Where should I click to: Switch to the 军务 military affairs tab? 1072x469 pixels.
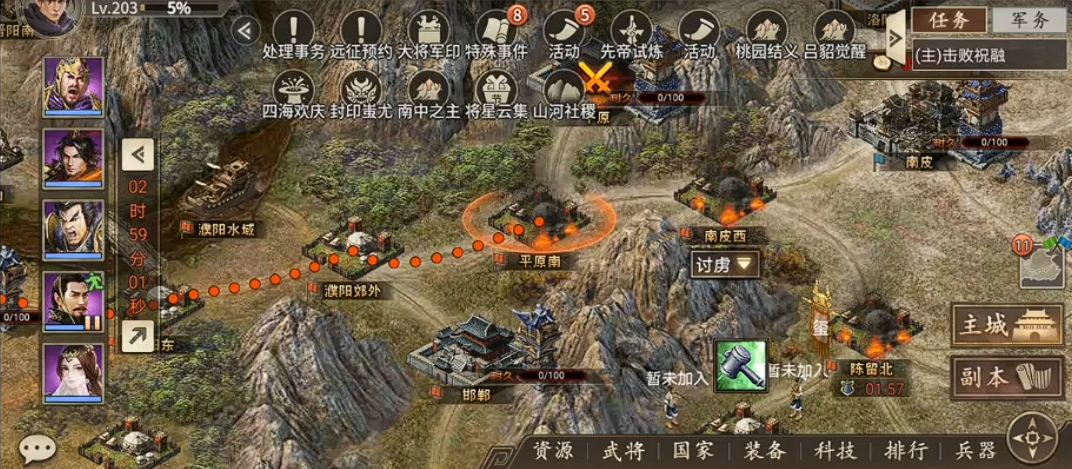pyautogui.click(x=1029, y=19)
